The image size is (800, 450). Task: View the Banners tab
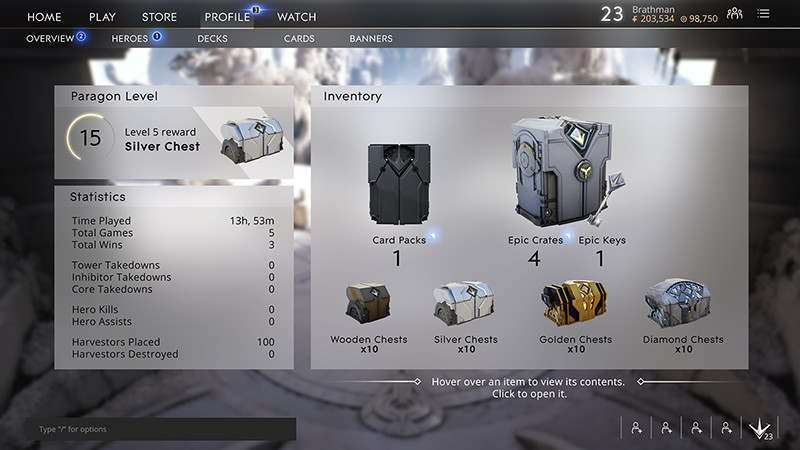370,39
